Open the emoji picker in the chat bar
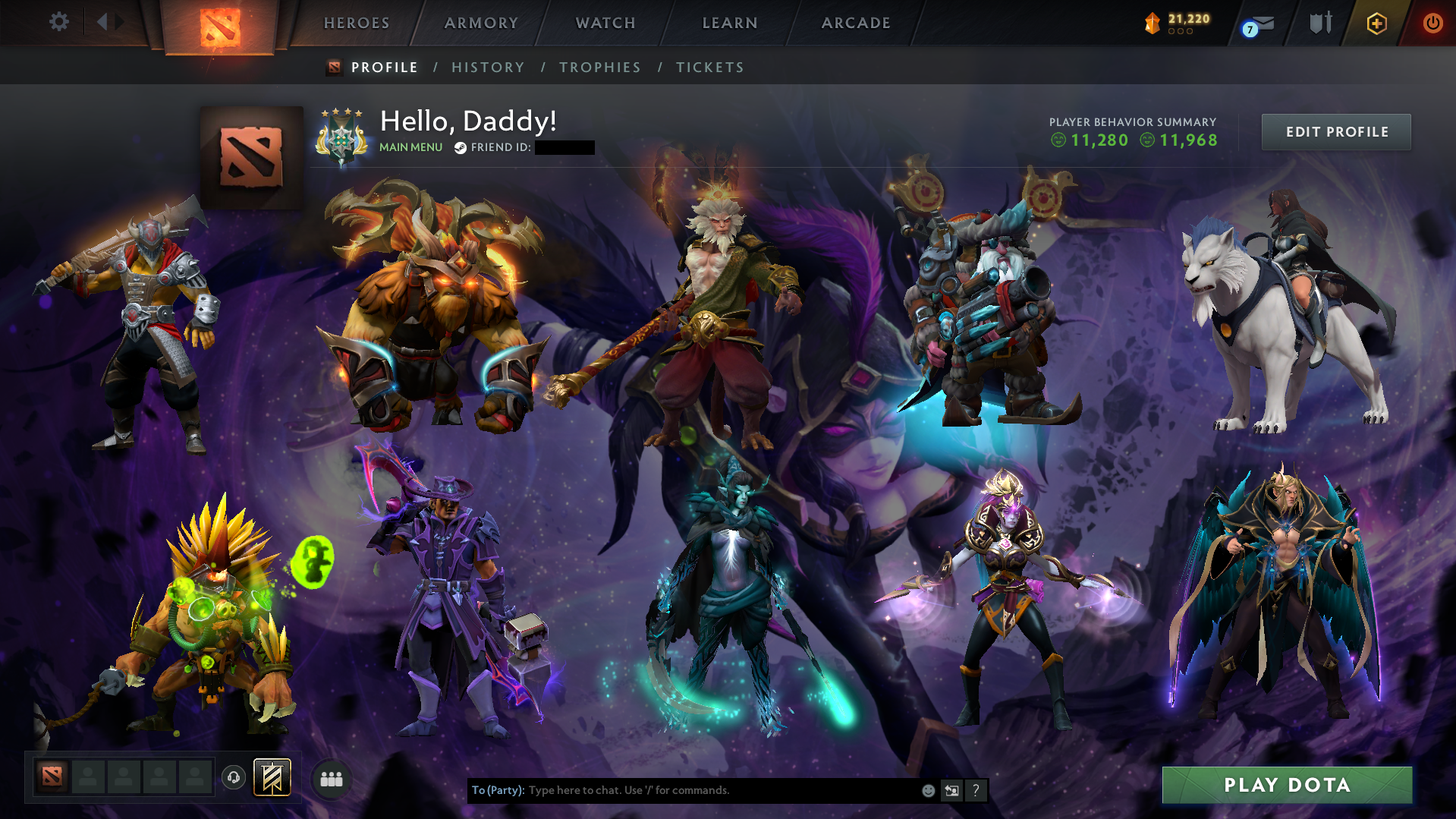 coord(929,790)
